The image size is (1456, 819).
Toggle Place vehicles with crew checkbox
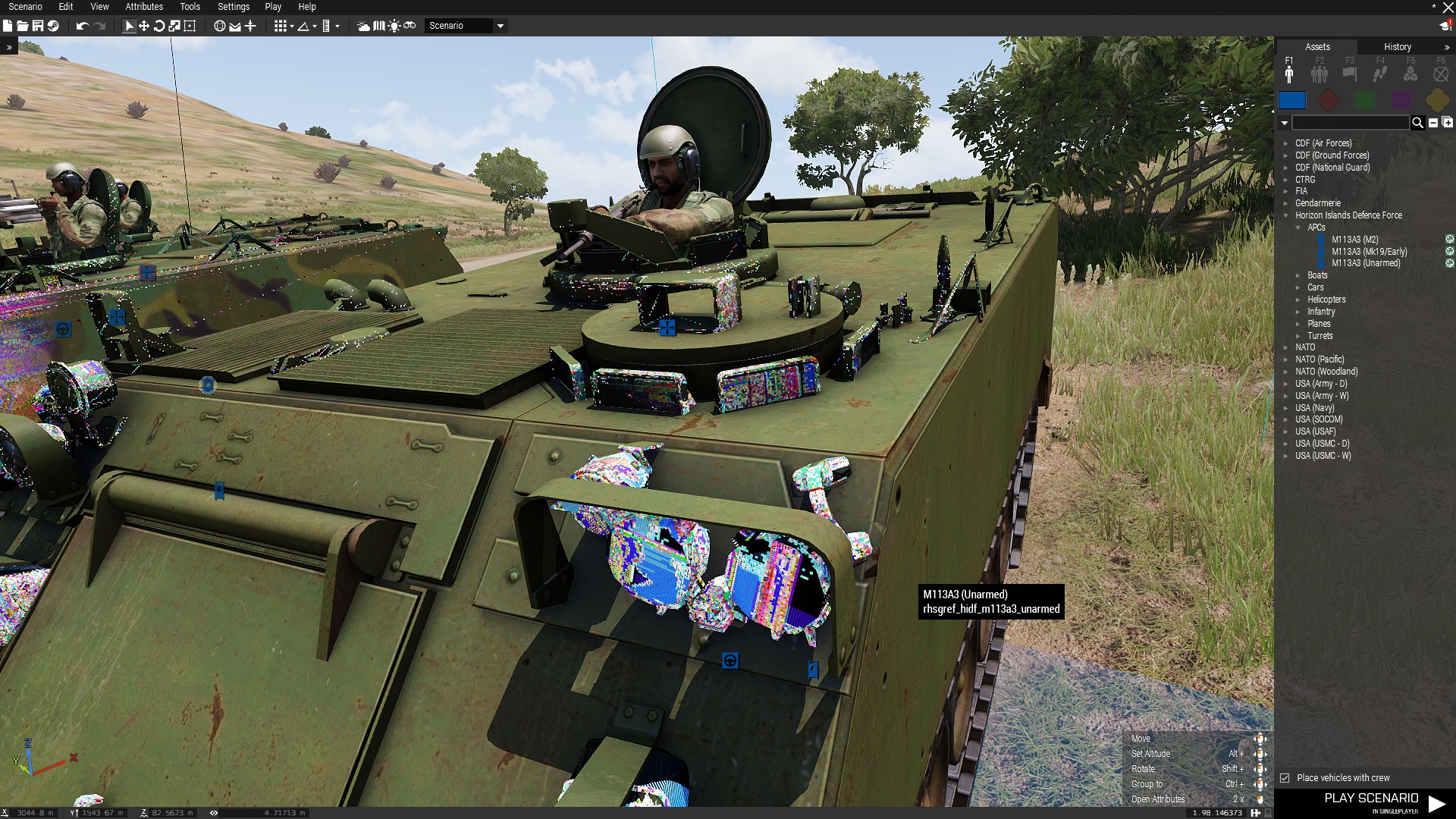(1285, 778)
